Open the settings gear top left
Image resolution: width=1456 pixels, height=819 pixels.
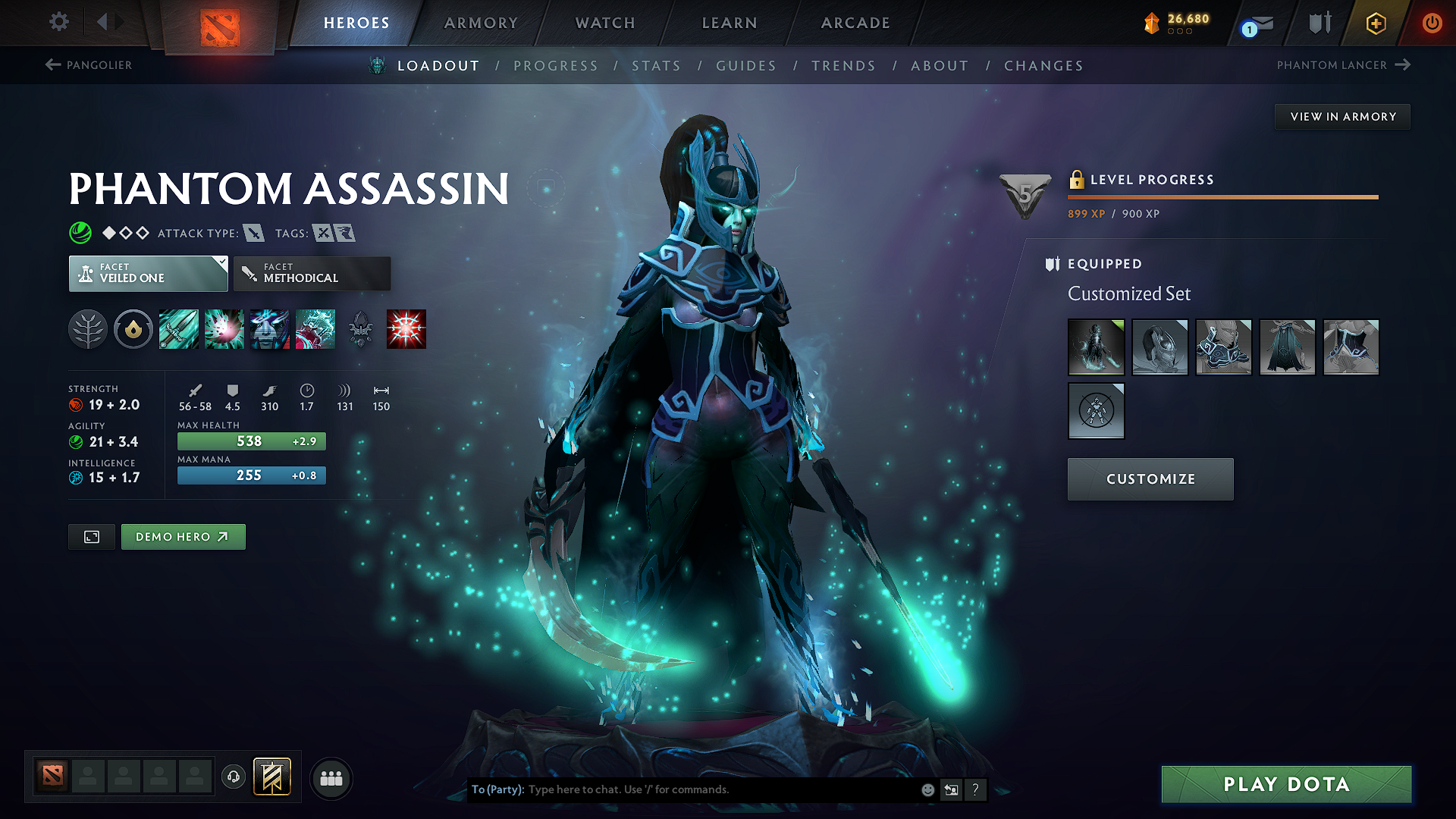tap(58, 22)
